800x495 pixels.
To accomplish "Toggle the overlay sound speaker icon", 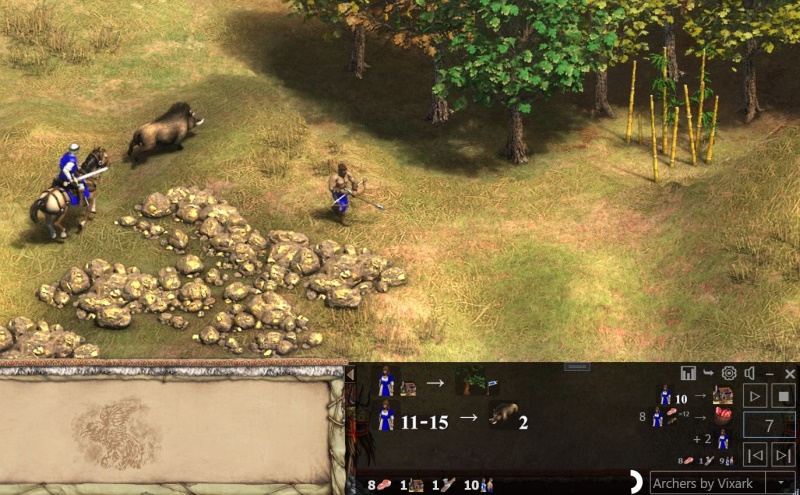I will (749, 373).
